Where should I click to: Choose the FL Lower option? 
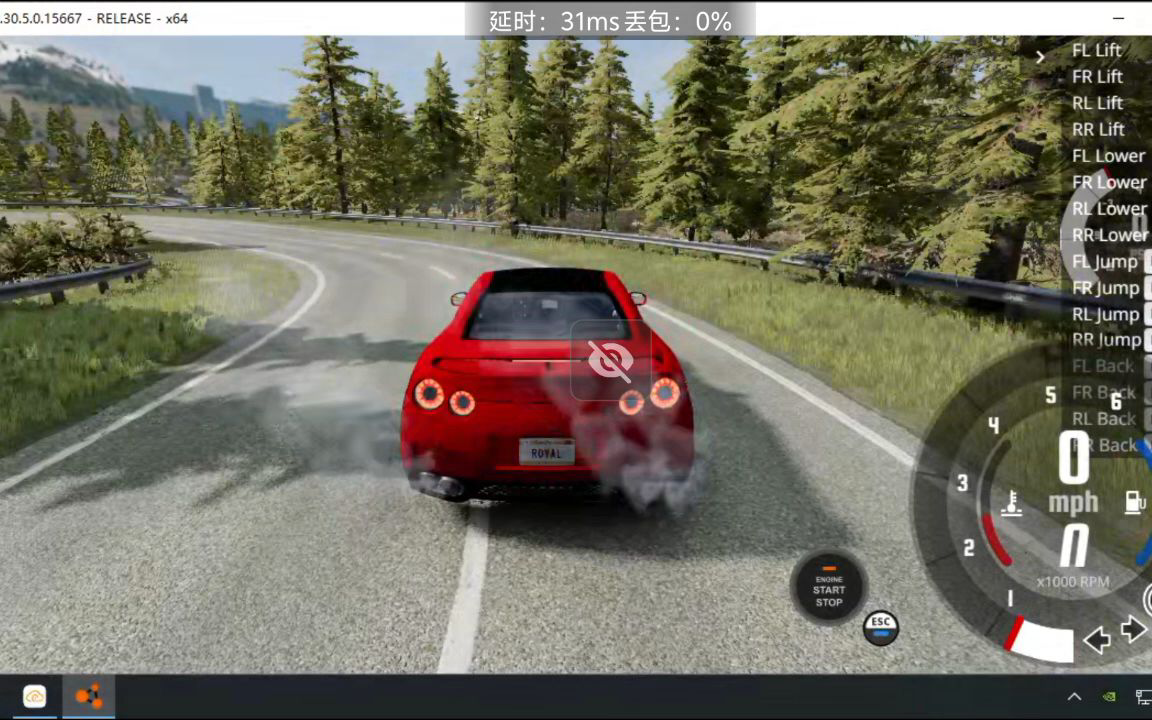tap(1108, 156)
